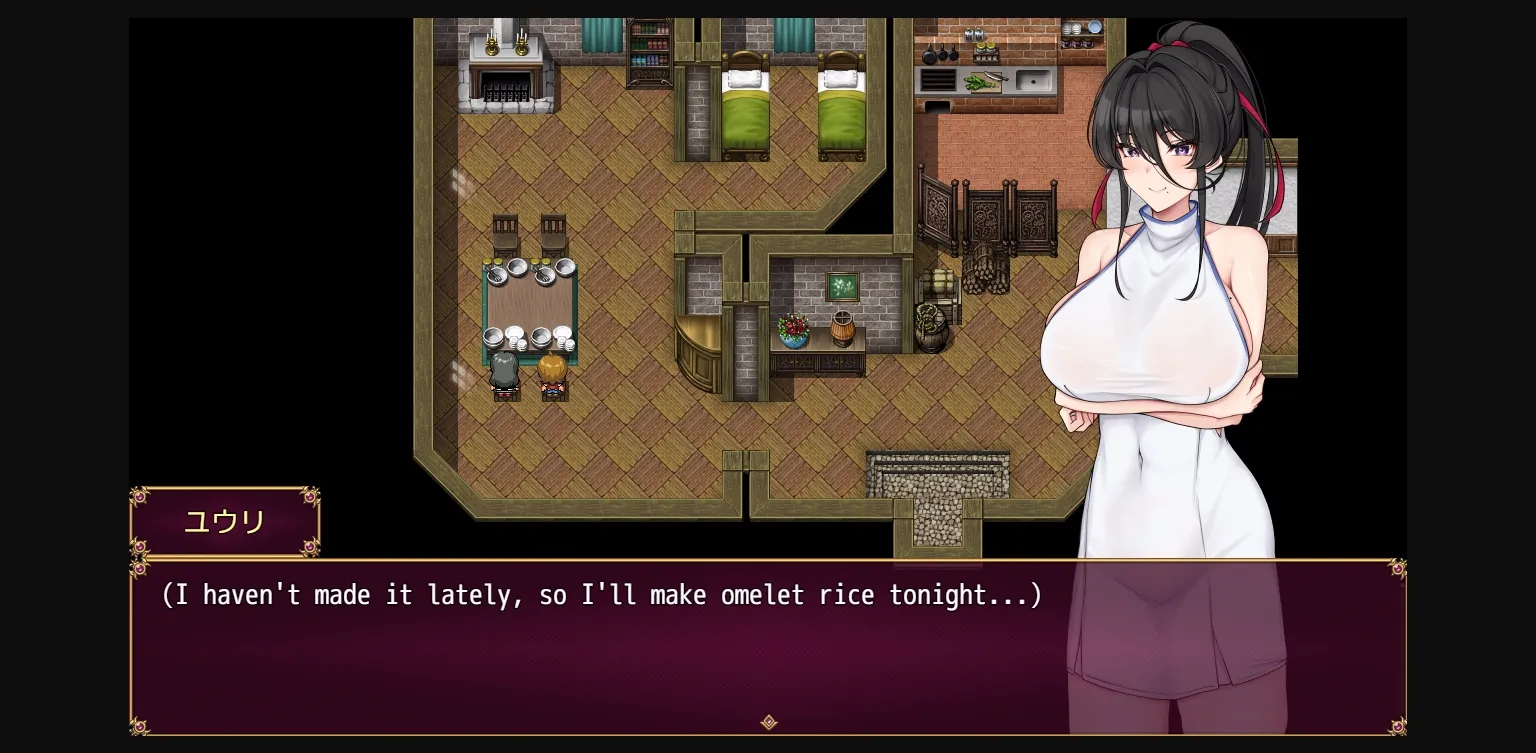Select the right bed in the bedroom
Image resolution: width=1536 pixels, height=753 pixels.
click(x=843, y=105)
